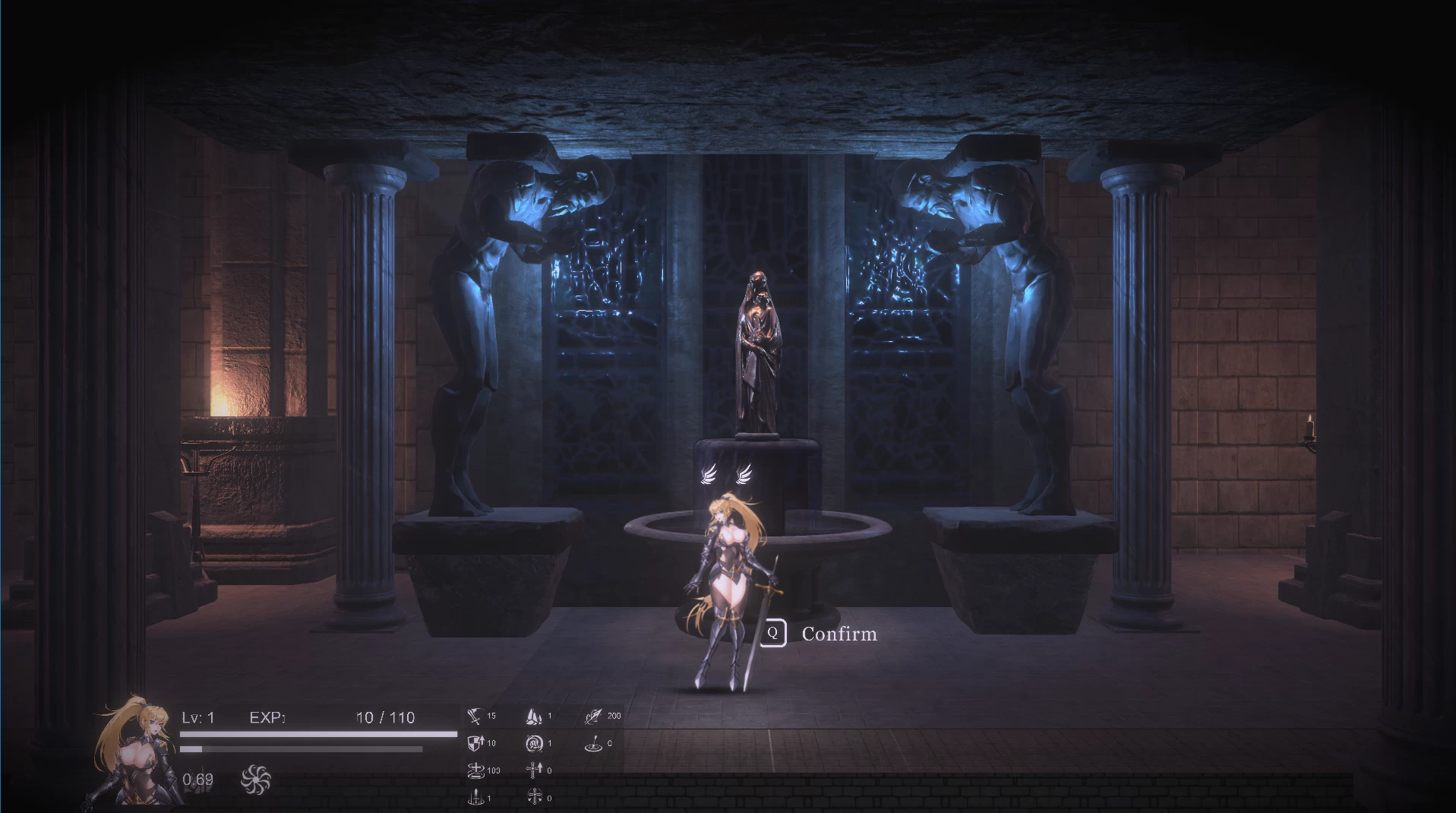Select the sword attack stat icon
Viewport: 1456px width, 813px height.
475,717
